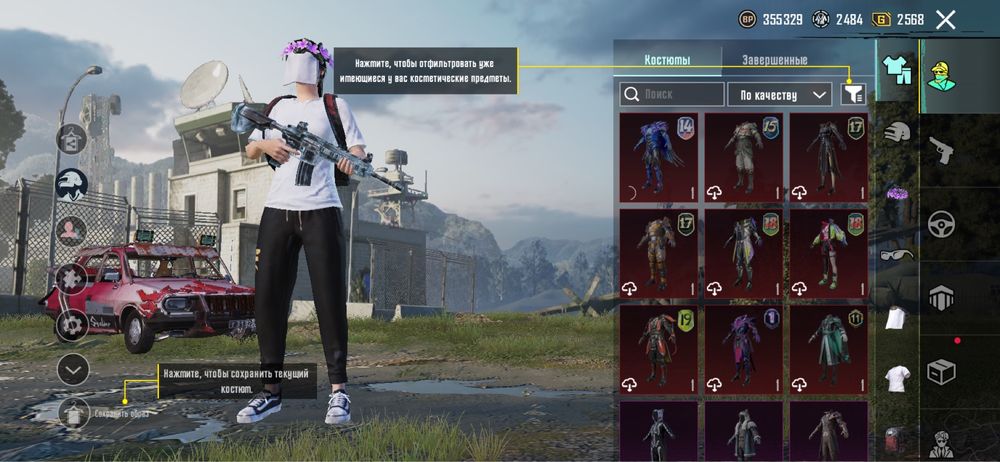Image resolution: width=1000 pixels, height=462 pixels.
Task: Open the gear settings icon on the left
Action: pos(72,325)
